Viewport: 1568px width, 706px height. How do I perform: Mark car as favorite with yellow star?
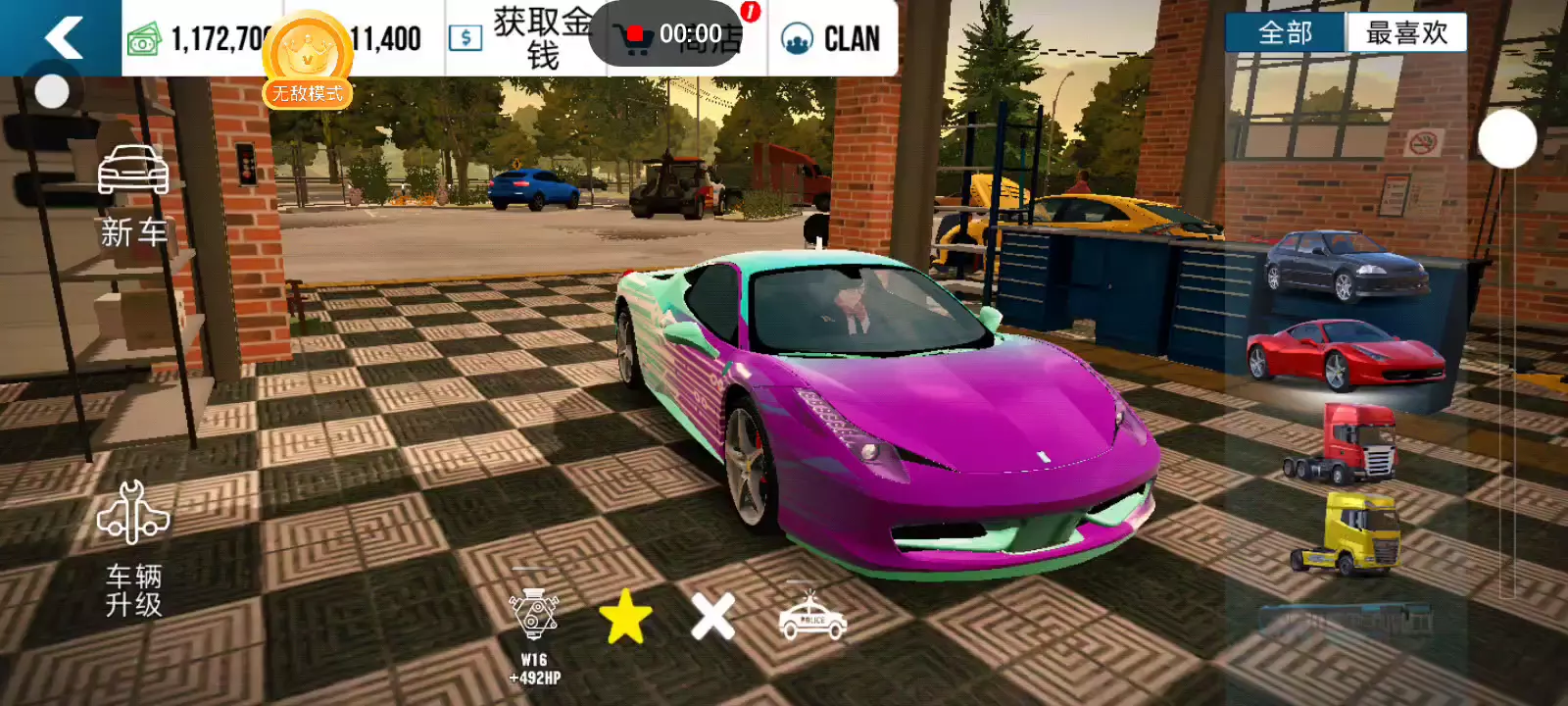[x=625, y=618]
